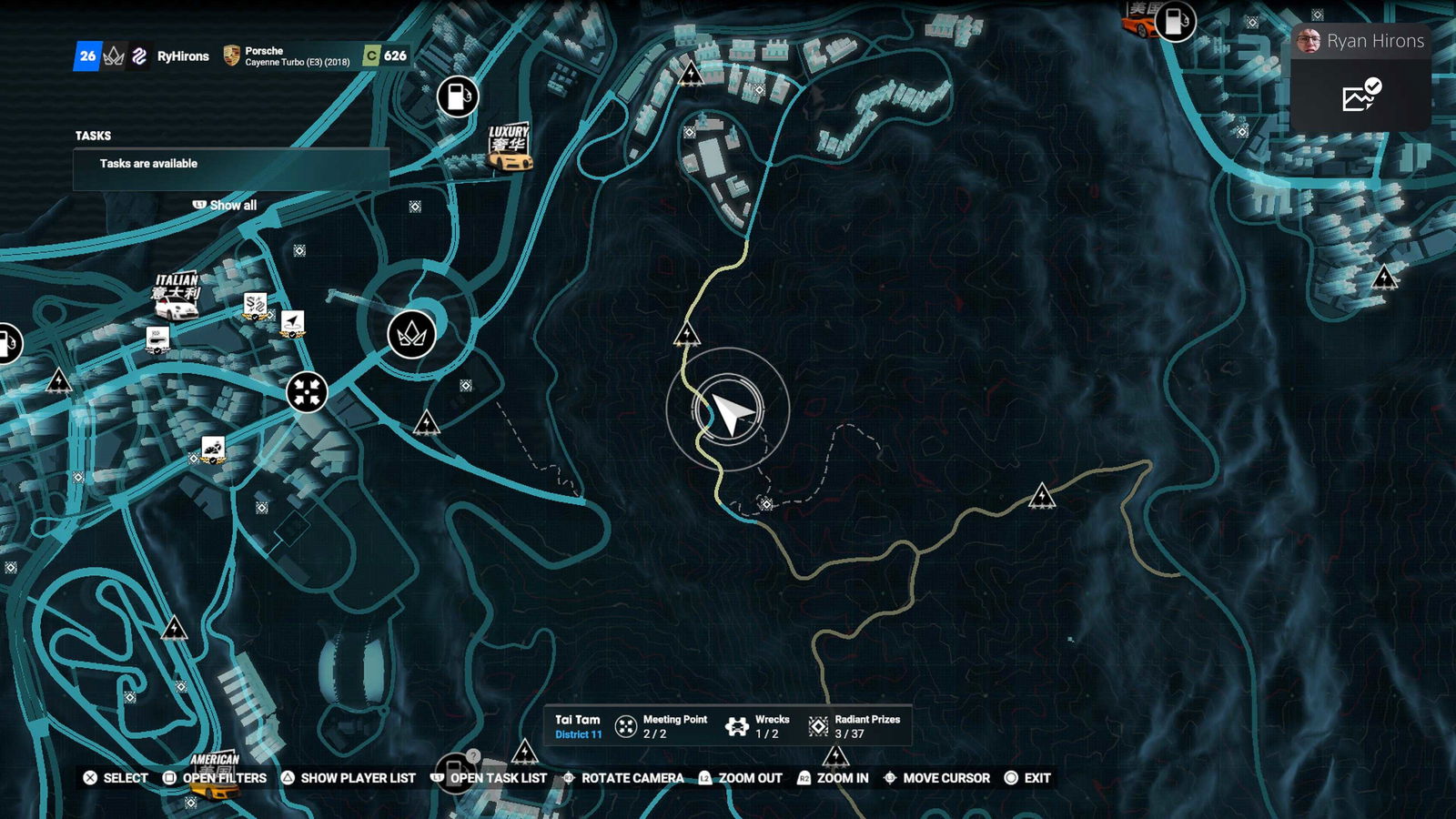Select the Radiant Prizes diamond on the dashed trail
The image size is (1456, 819).
coord(766,504)
